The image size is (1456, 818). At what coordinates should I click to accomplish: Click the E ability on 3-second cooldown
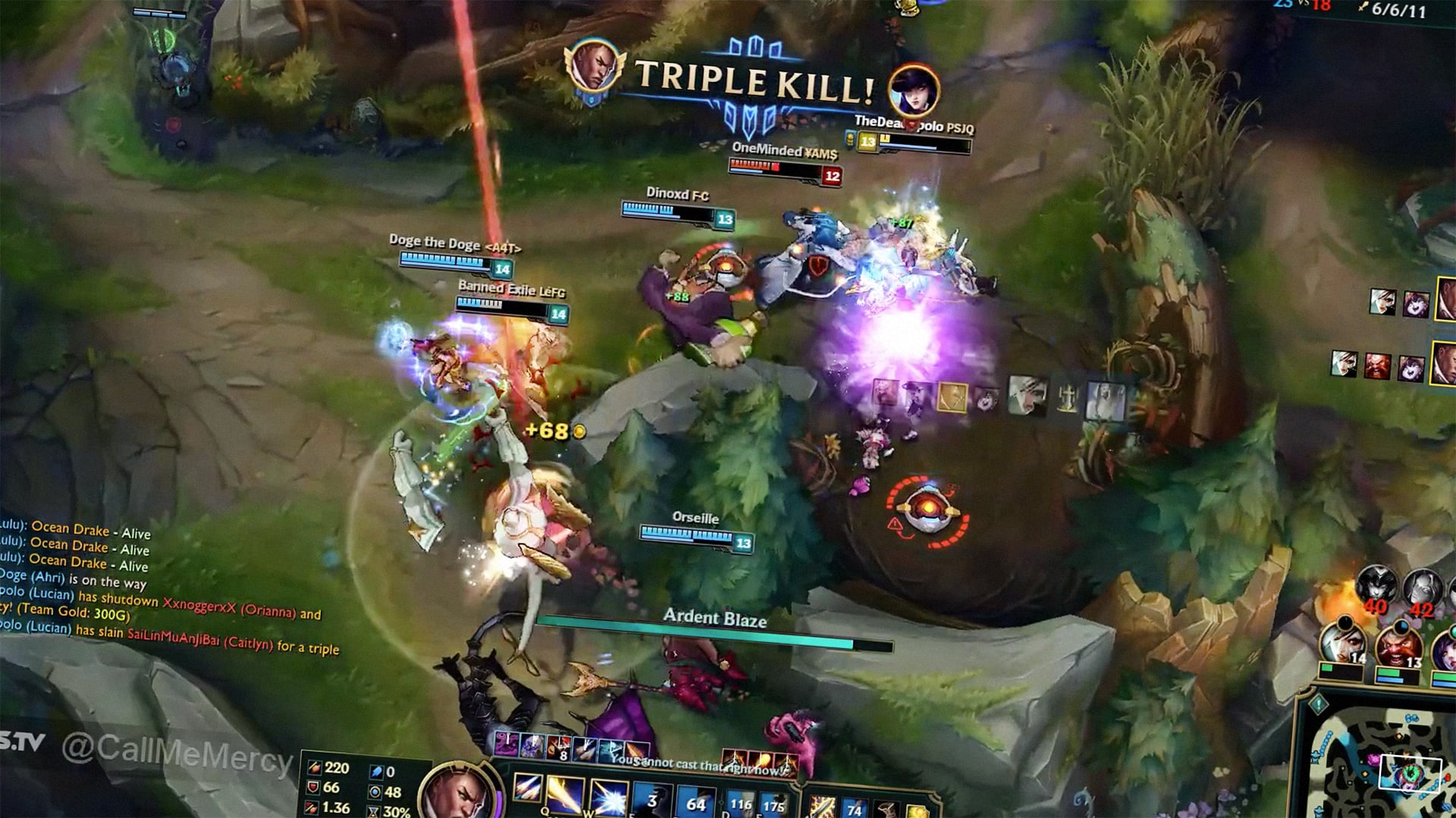pos(652,802)
